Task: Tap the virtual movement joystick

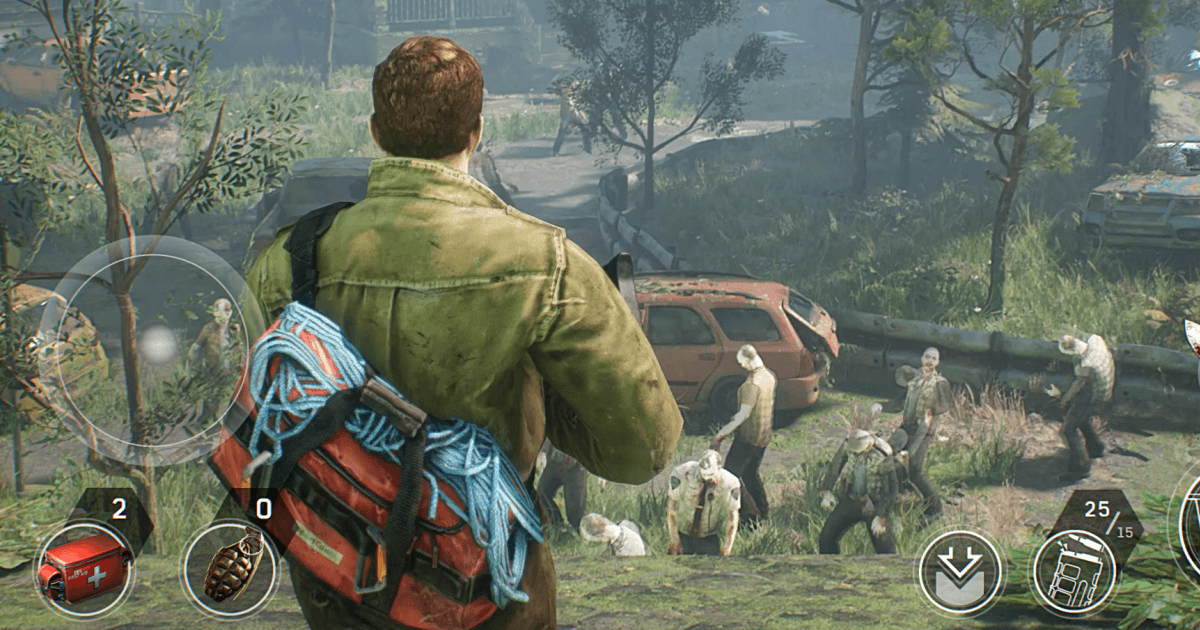Action: click(157, 345)
